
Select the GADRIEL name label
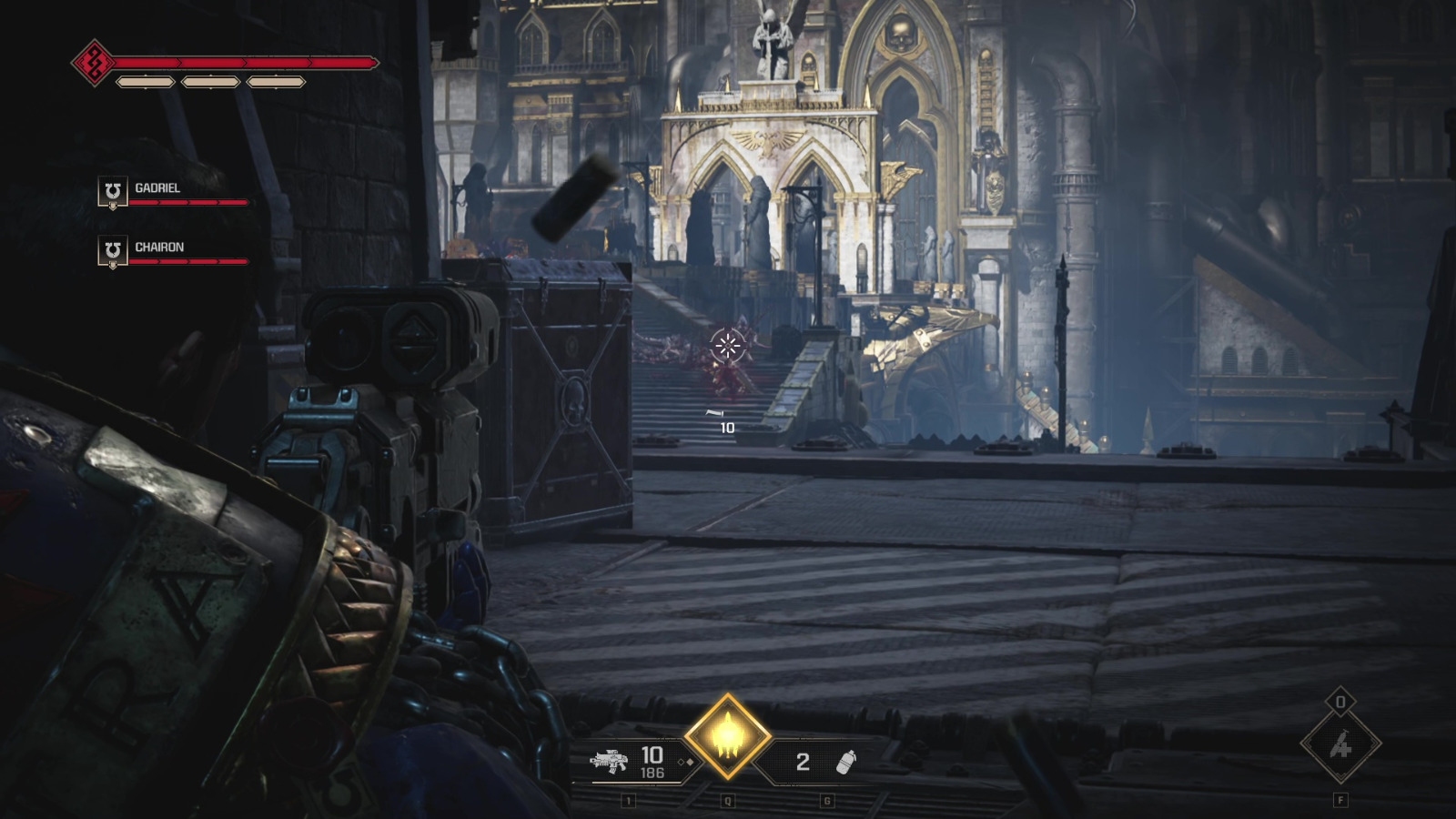(157, 187)
